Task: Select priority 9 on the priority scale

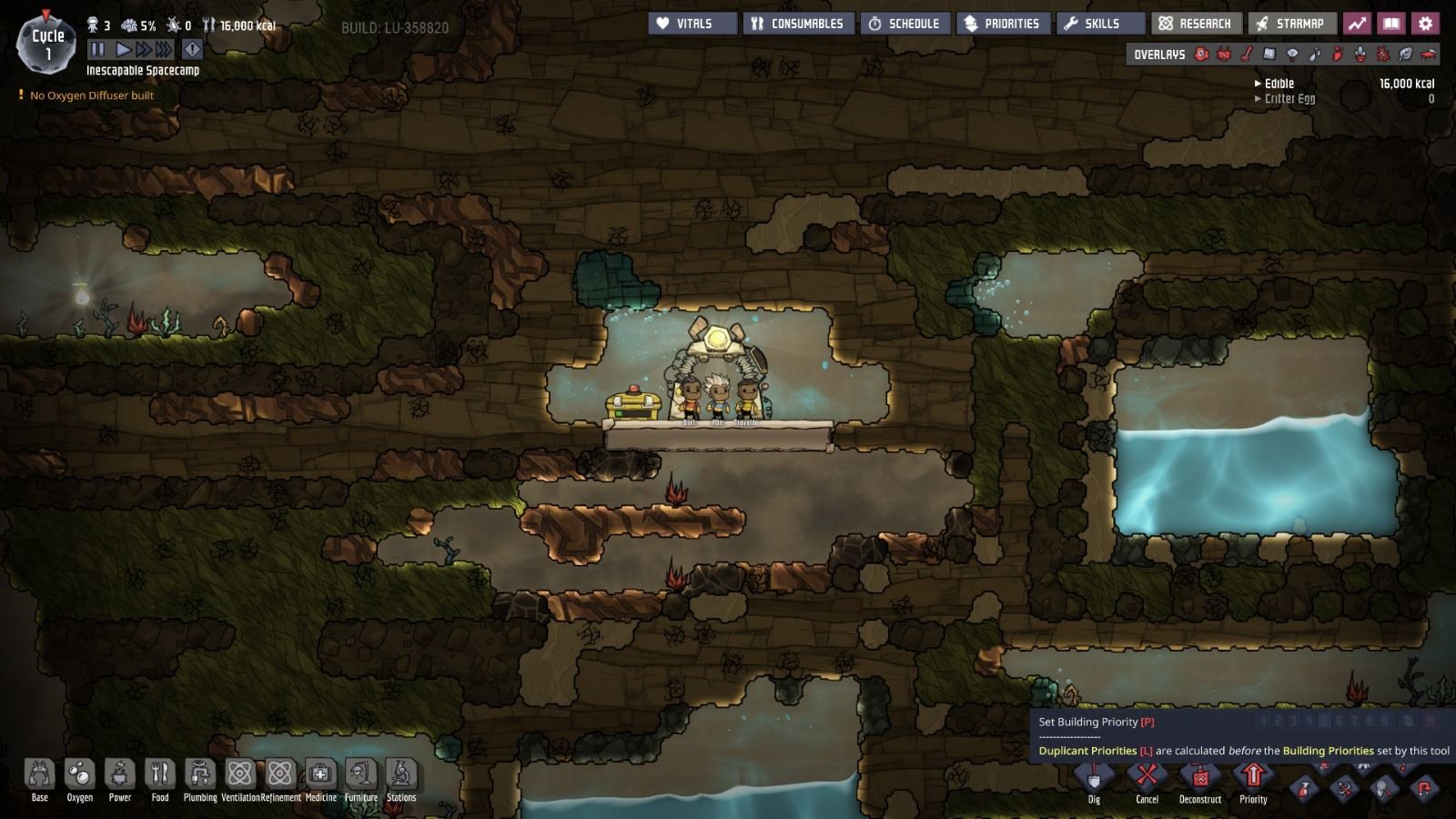Action: pyautogui.click(x=1385, y=722)
